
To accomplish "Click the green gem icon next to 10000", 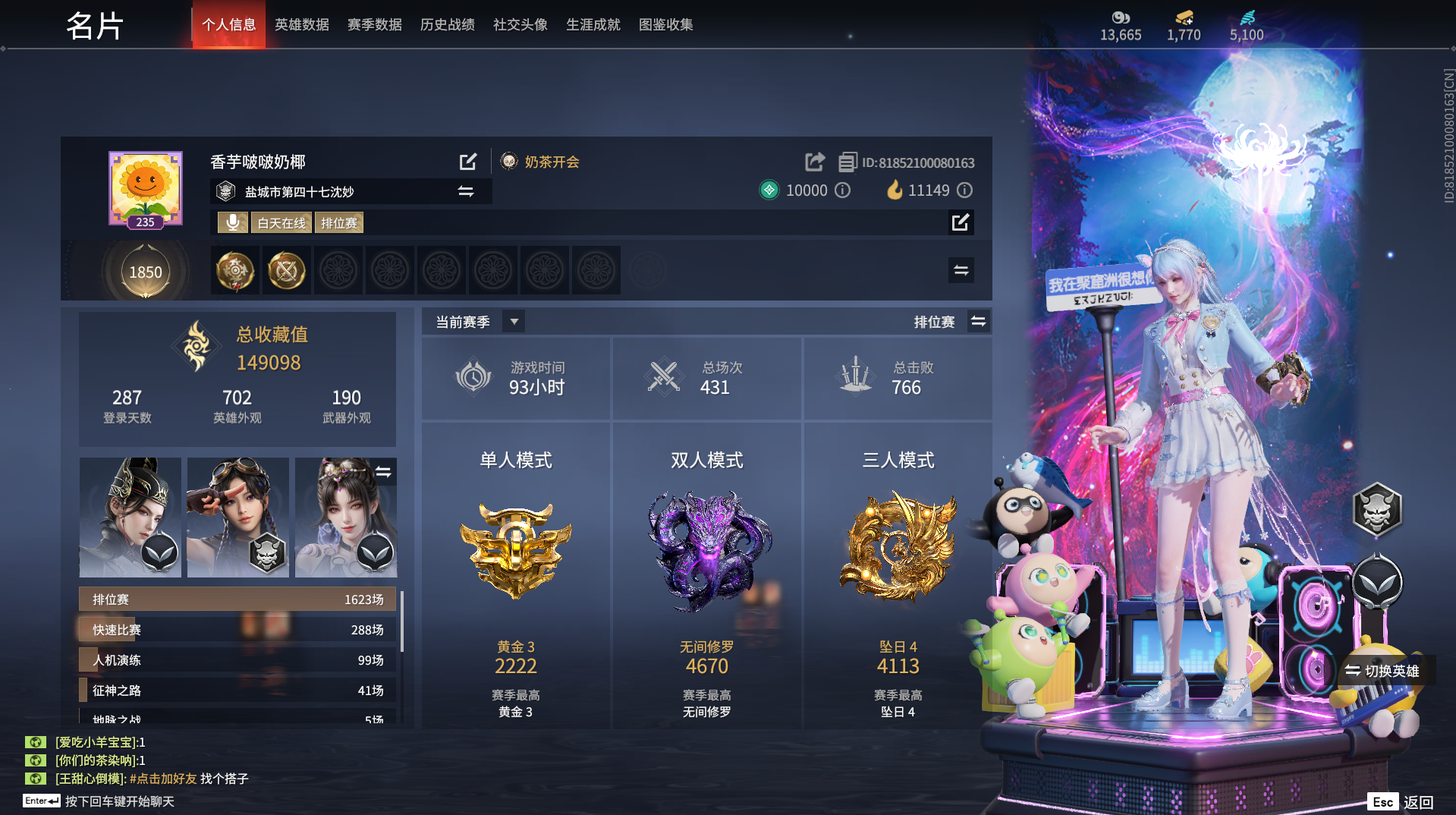I will pyautogui.click(x=769, y=190).
